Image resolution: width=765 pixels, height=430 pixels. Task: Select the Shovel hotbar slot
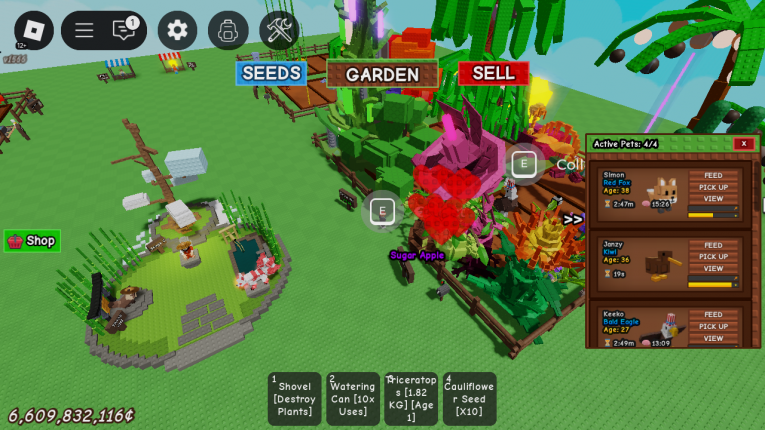pyautogui.click(x=294, y=399)
